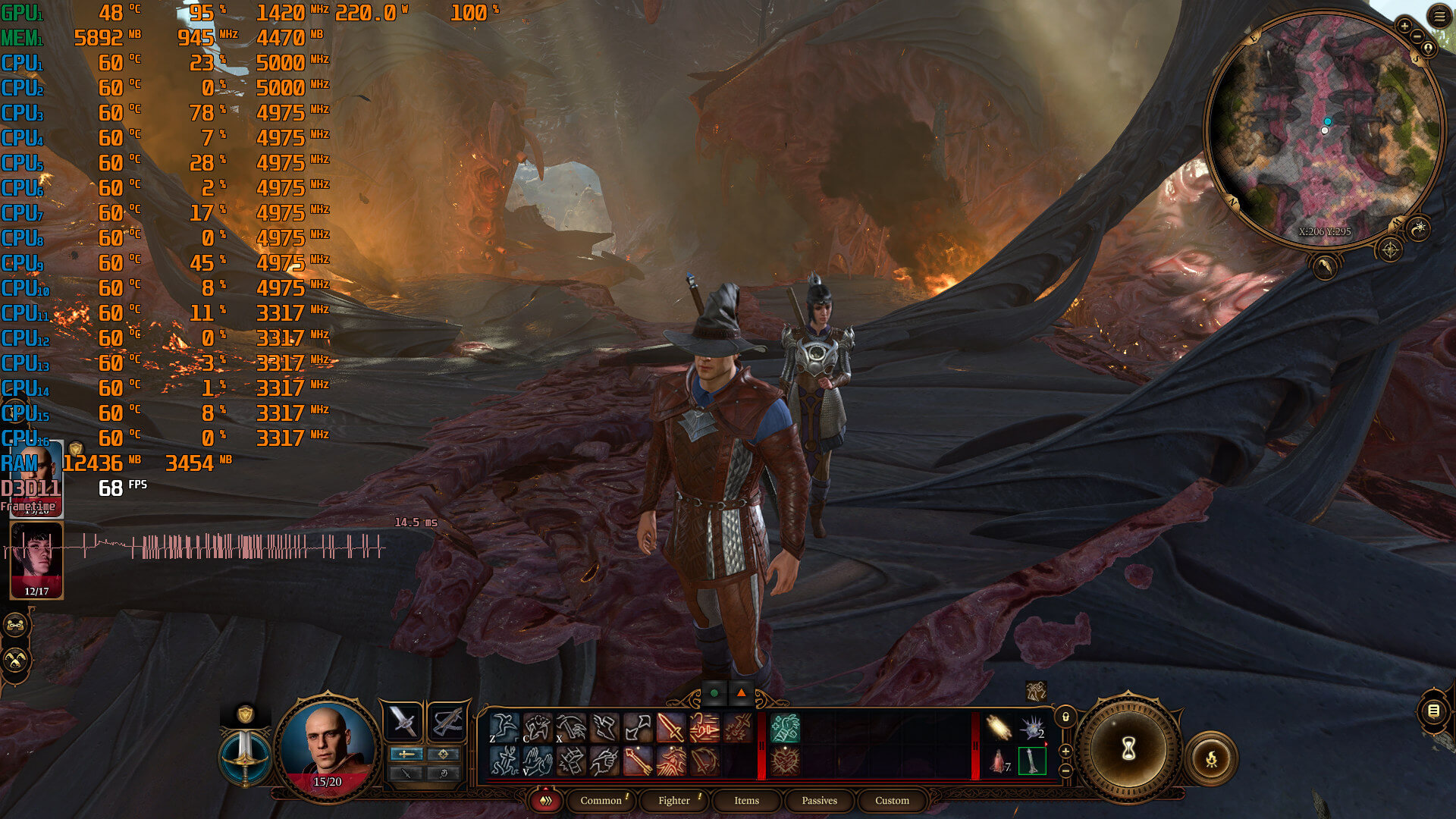The width and height of the screenshot is (1456, 819).
Task: Show the Passives tab
Action: tap(819, 800)
